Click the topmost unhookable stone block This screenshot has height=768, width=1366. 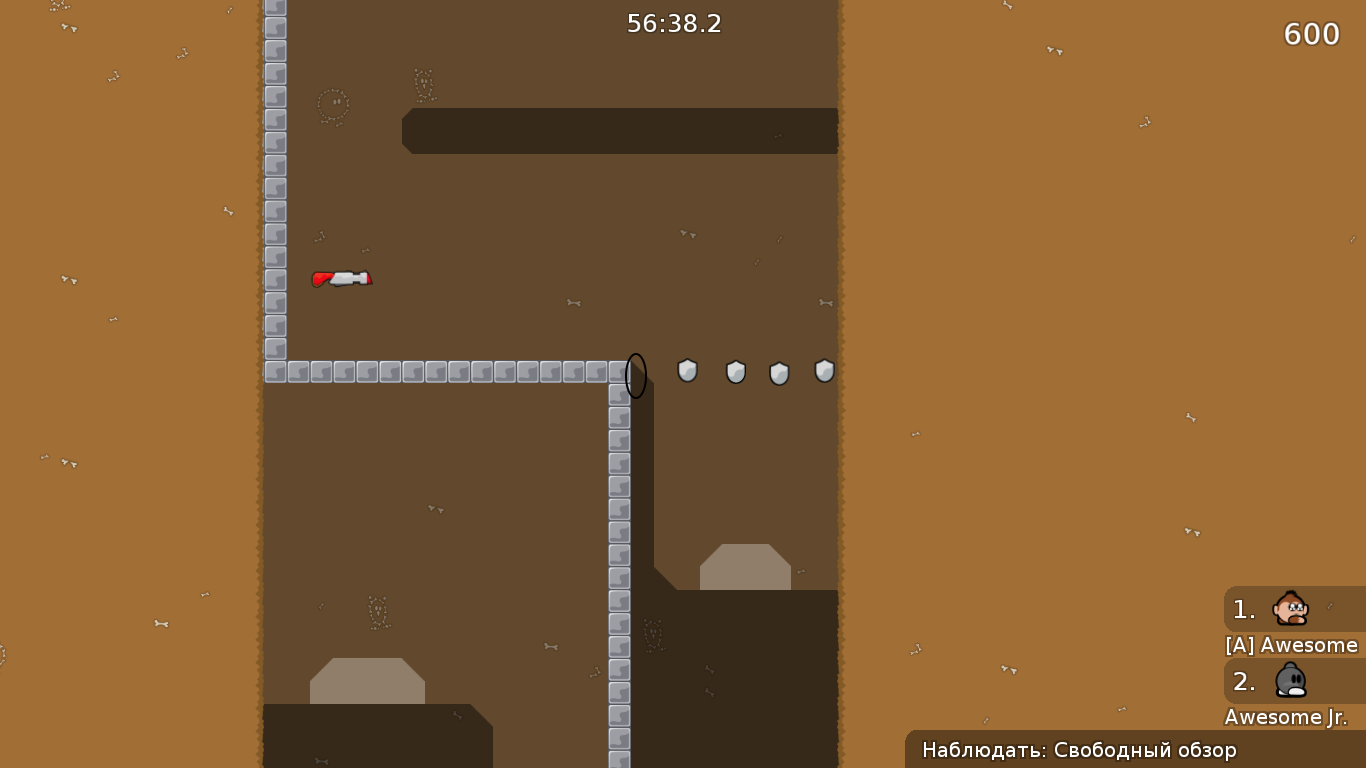coord(273,8)
